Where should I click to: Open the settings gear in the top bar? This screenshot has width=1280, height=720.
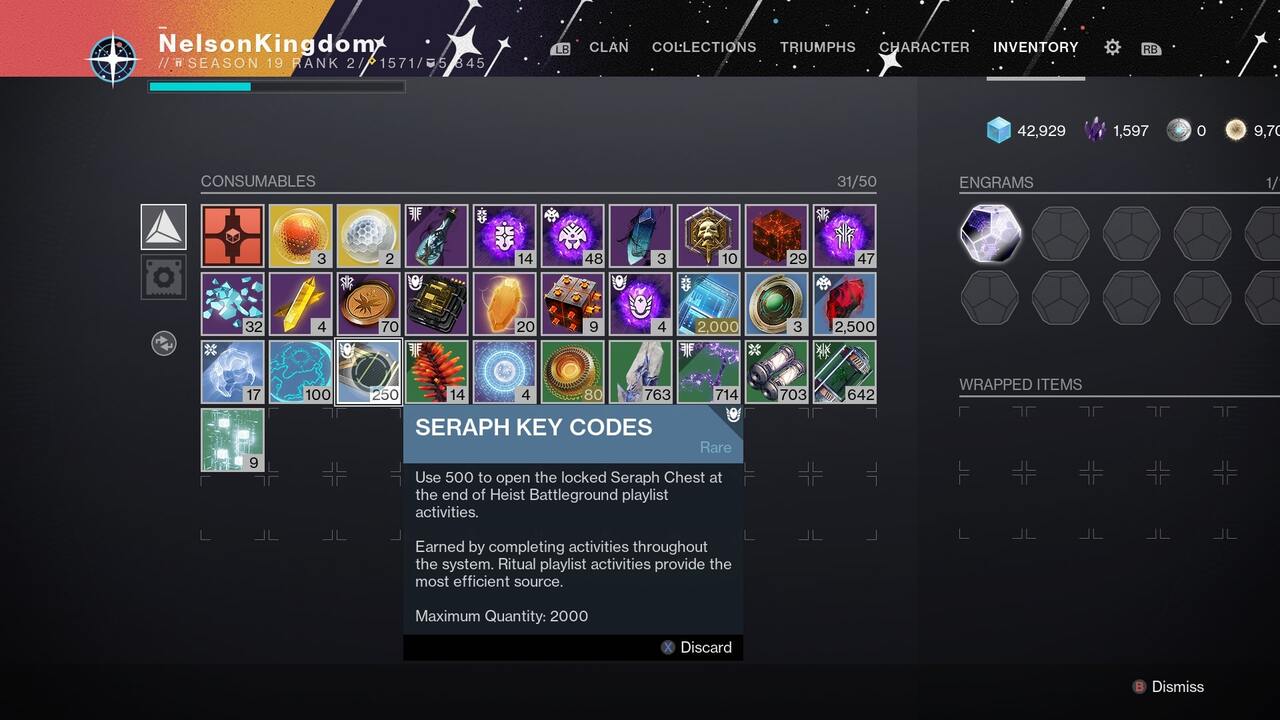point(1111,47)
